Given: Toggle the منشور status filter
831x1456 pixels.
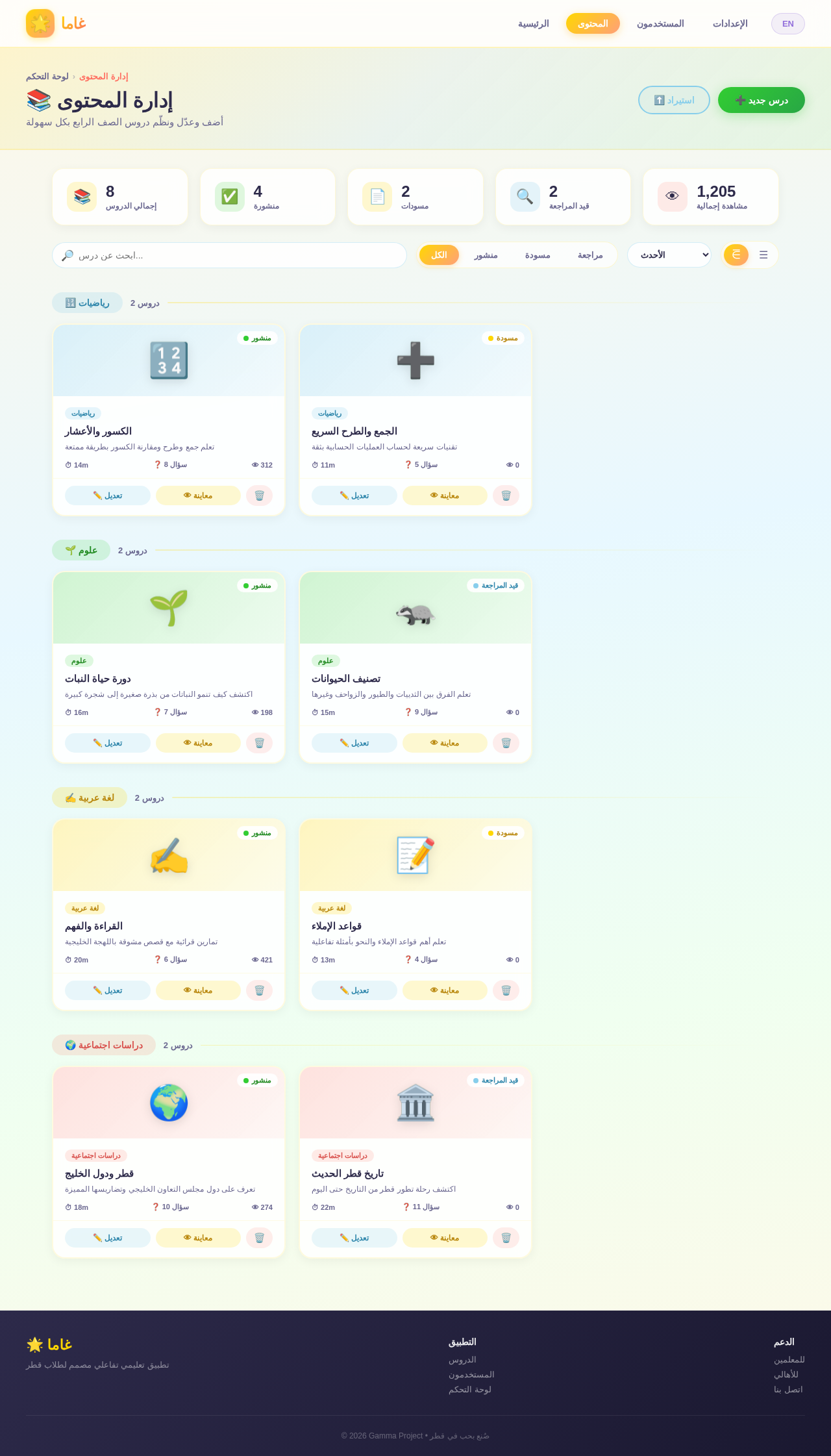Looking at the screenshot, I should (x=486, y=255).
